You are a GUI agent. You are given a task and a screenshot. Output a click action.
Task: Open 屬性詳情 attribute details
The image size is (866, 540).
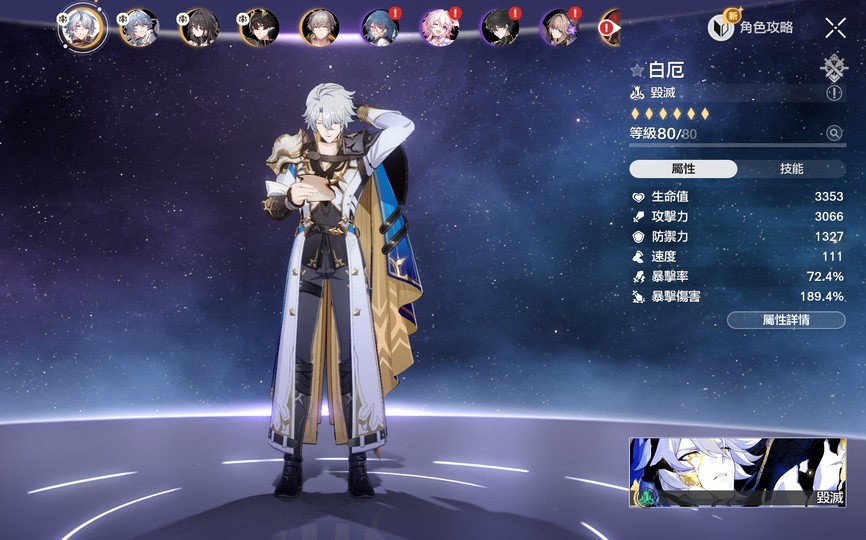click(786, 320)
